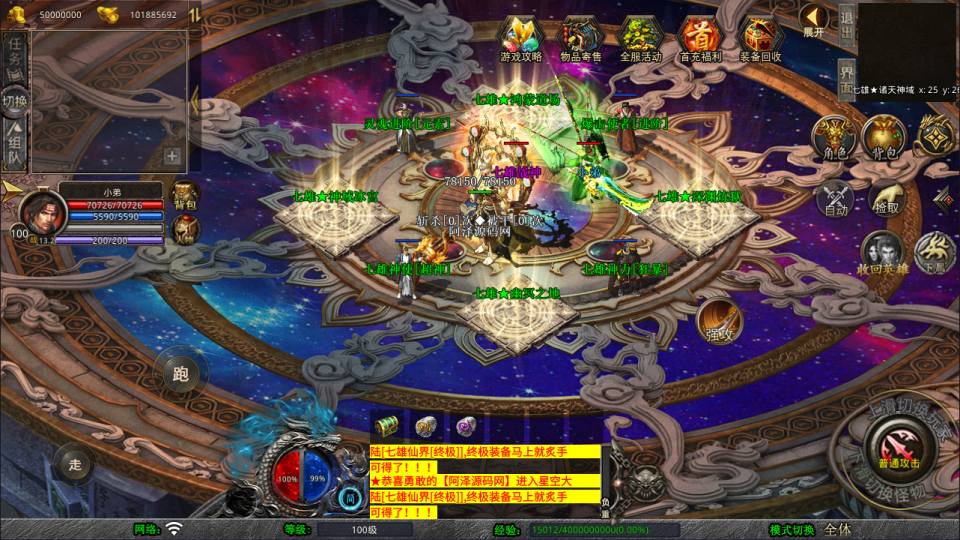Open the 全服活动 server events menu
The height and width of the screenshot is (540, 960).
click(x=641, y=38)
